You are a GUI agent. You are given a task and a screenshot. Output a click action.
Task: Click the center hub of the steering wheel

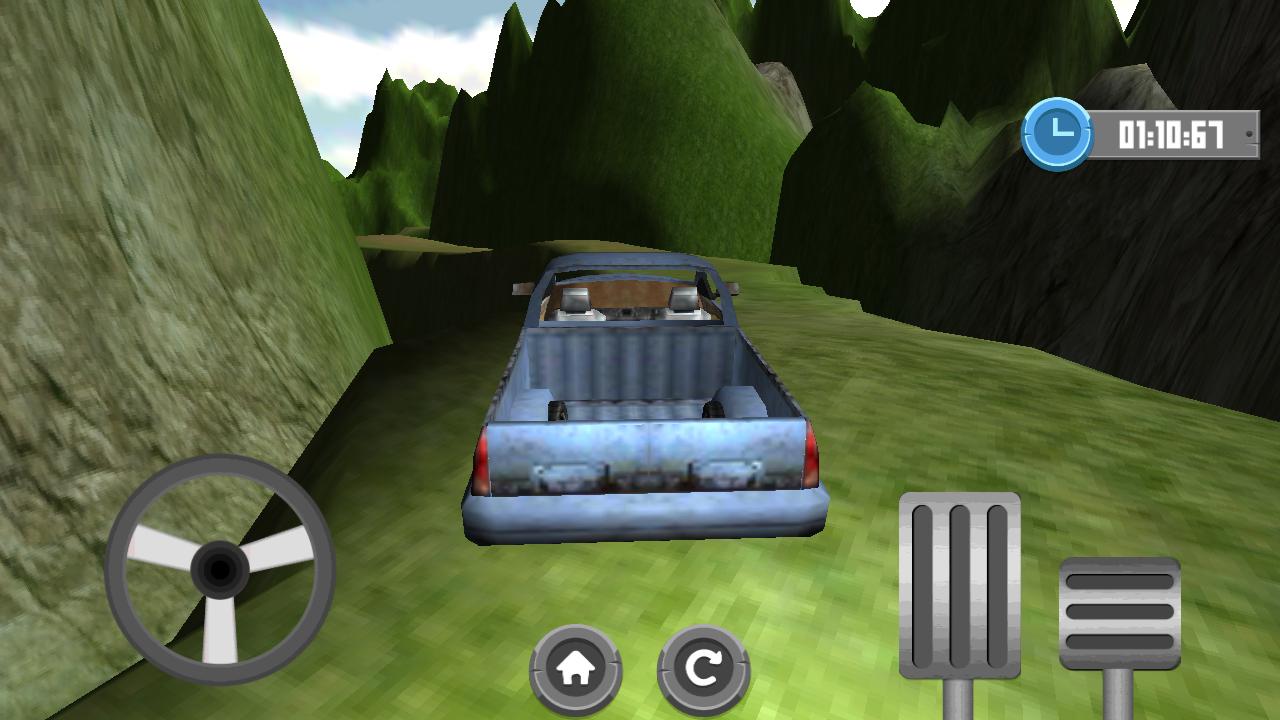(x=218, y=570)
